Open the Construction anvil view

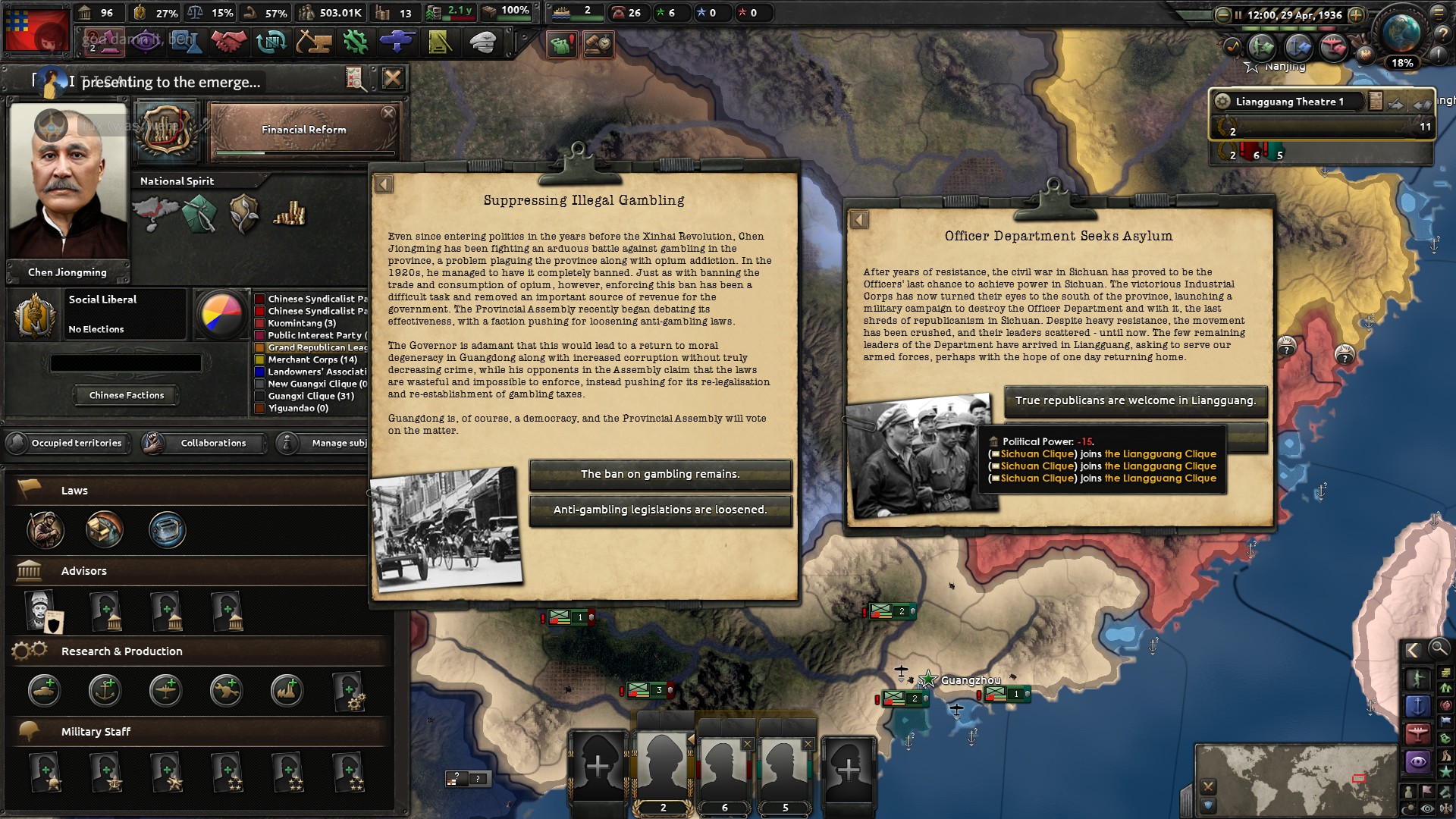click(x=314, y=42)
